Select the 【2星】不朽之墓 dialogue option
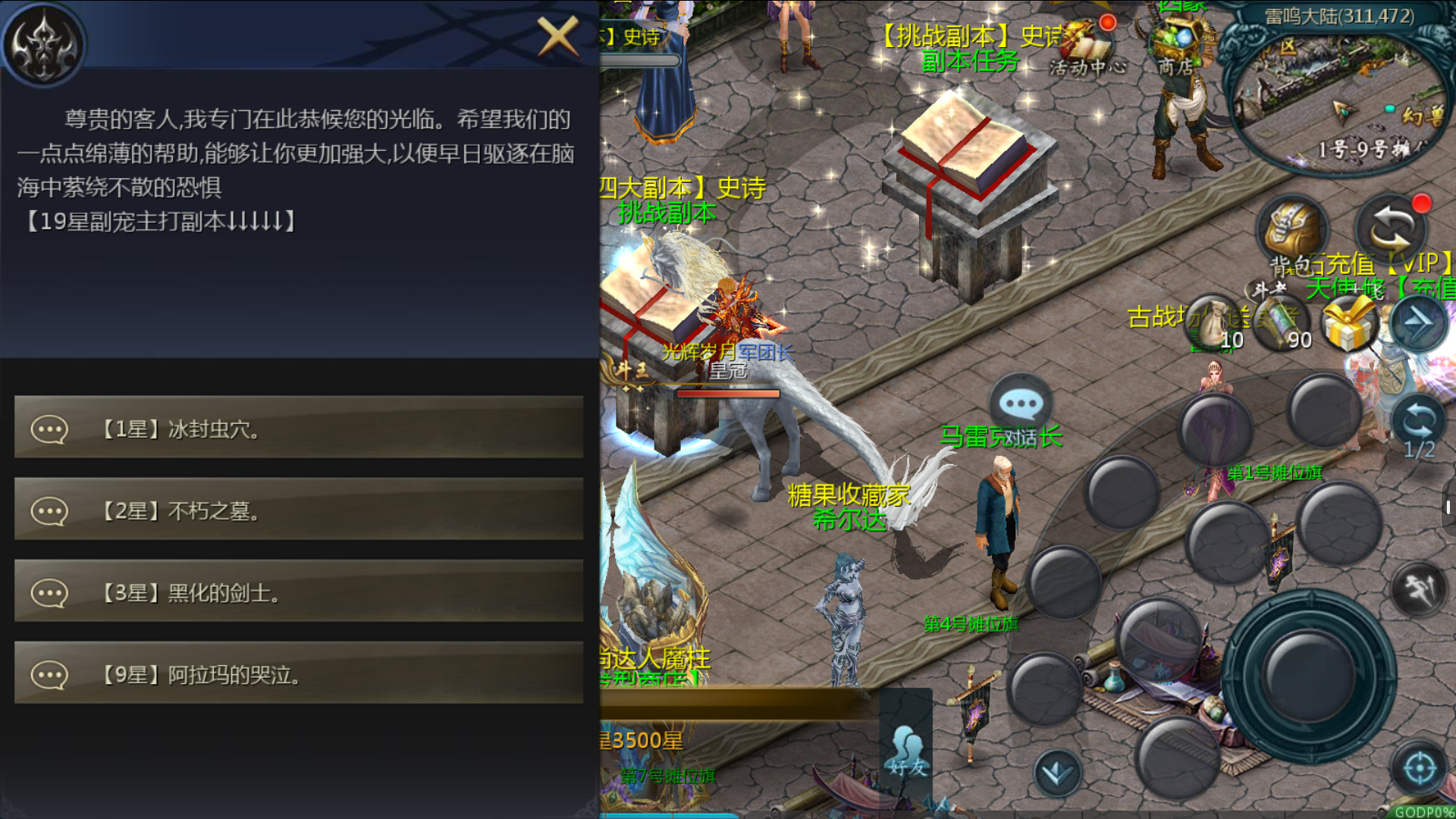 [x=299, y=510]
